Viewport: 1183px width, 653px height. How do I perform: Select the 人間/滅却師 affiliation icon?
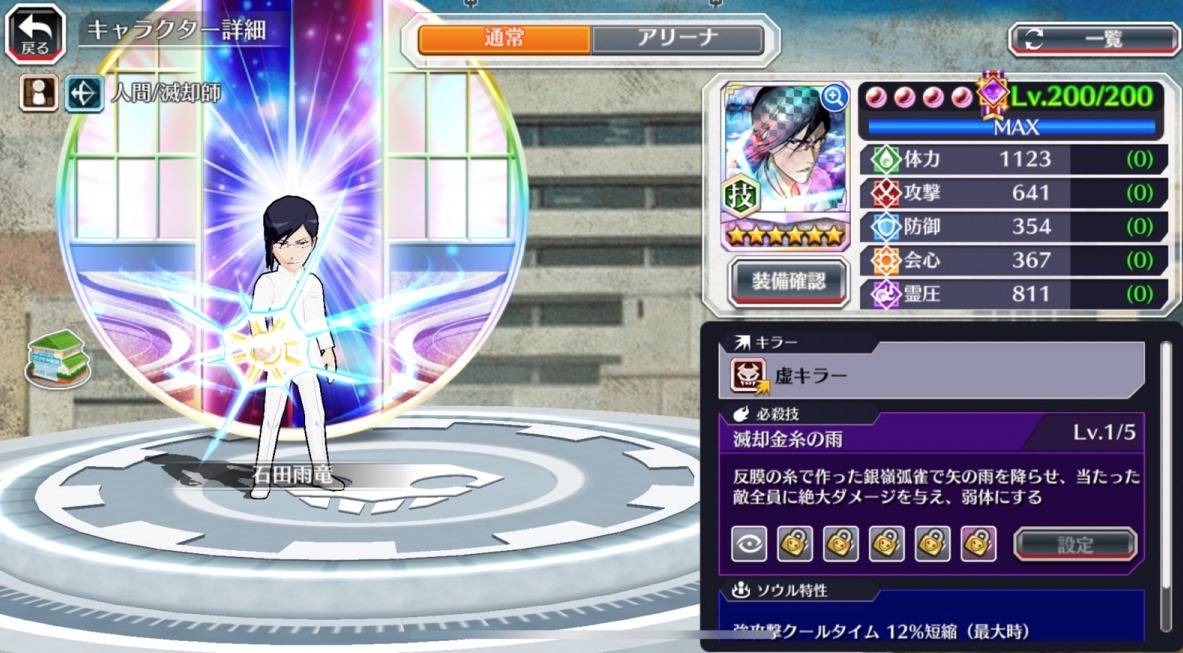coord(85,94)
